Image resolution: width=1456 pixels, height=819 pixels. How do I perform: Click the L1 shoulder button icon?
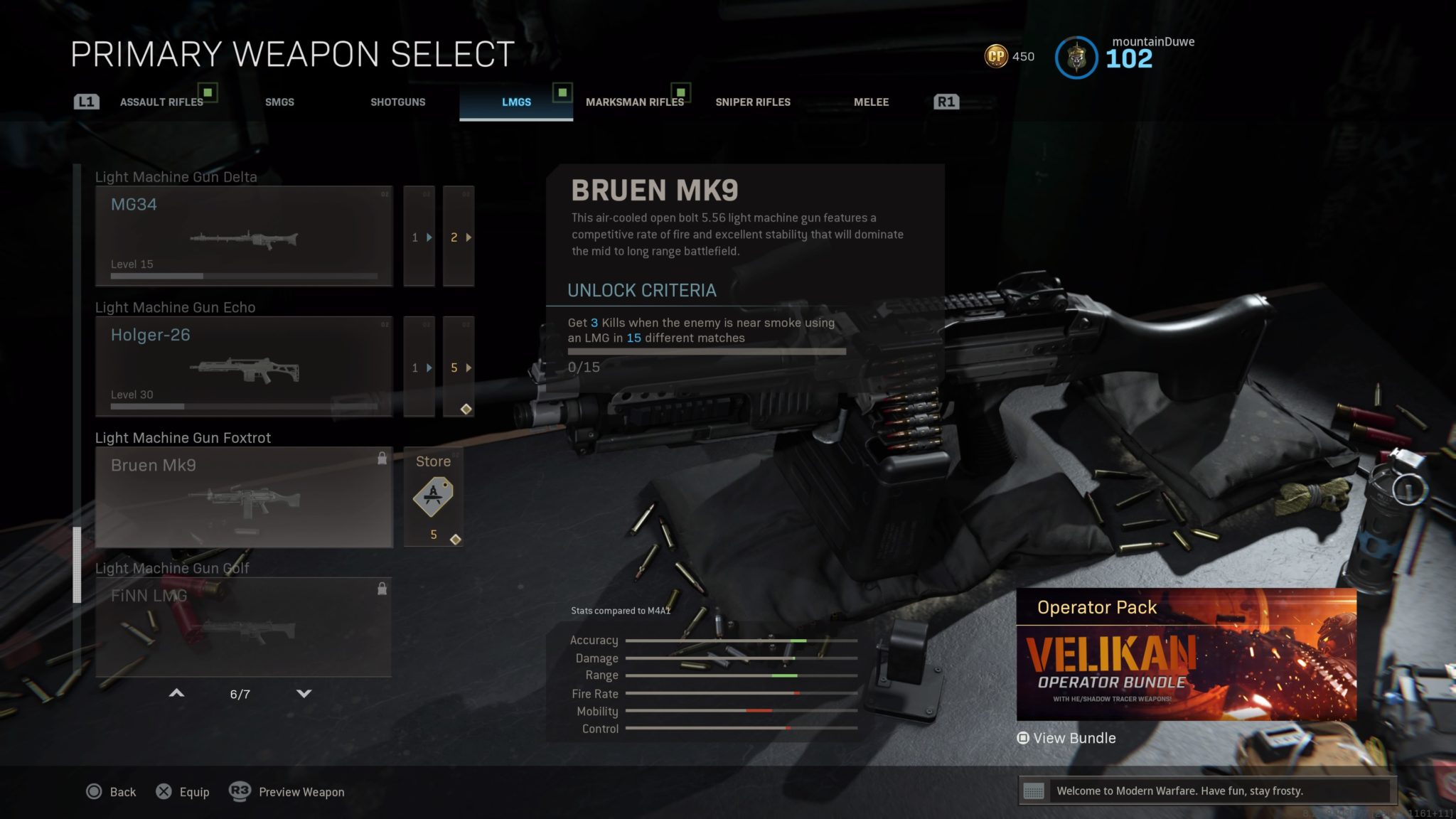coord(86,101)
